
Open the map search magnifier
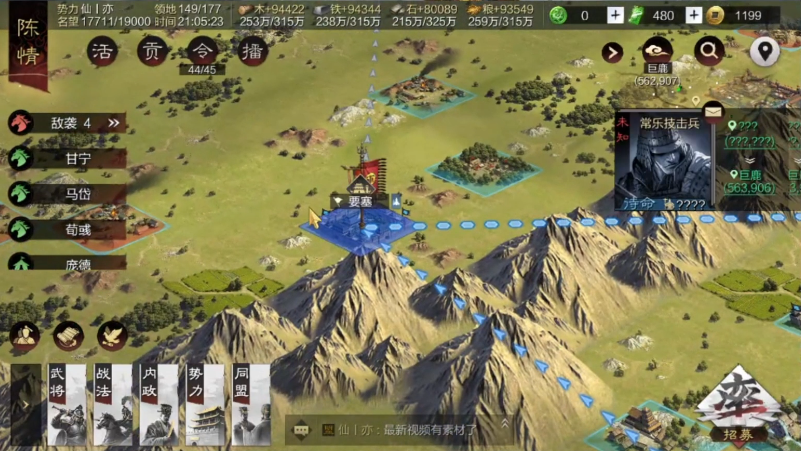[x=710, y=52]
